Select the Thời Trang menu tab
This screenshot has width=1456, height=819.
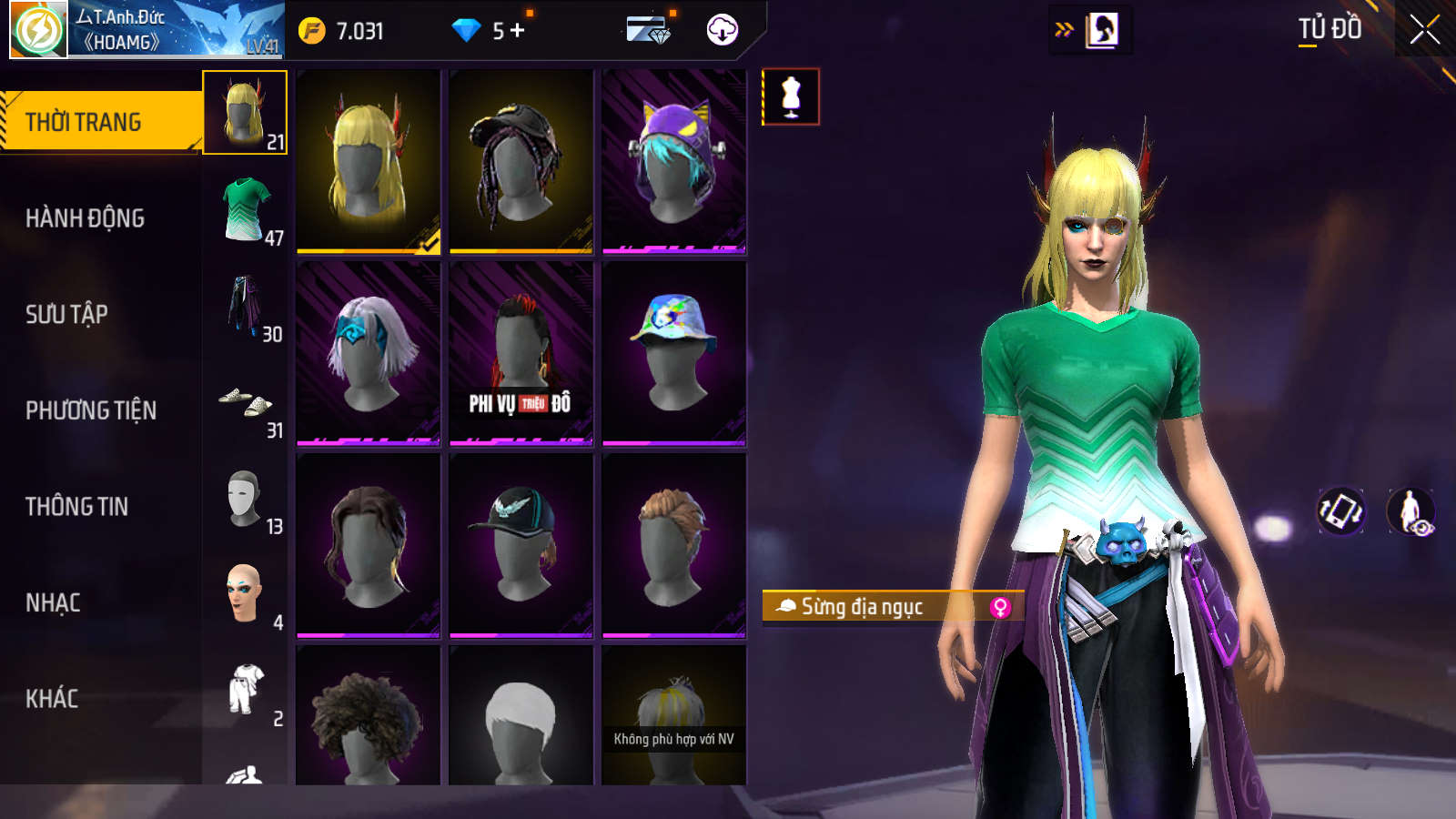(84, 122)
